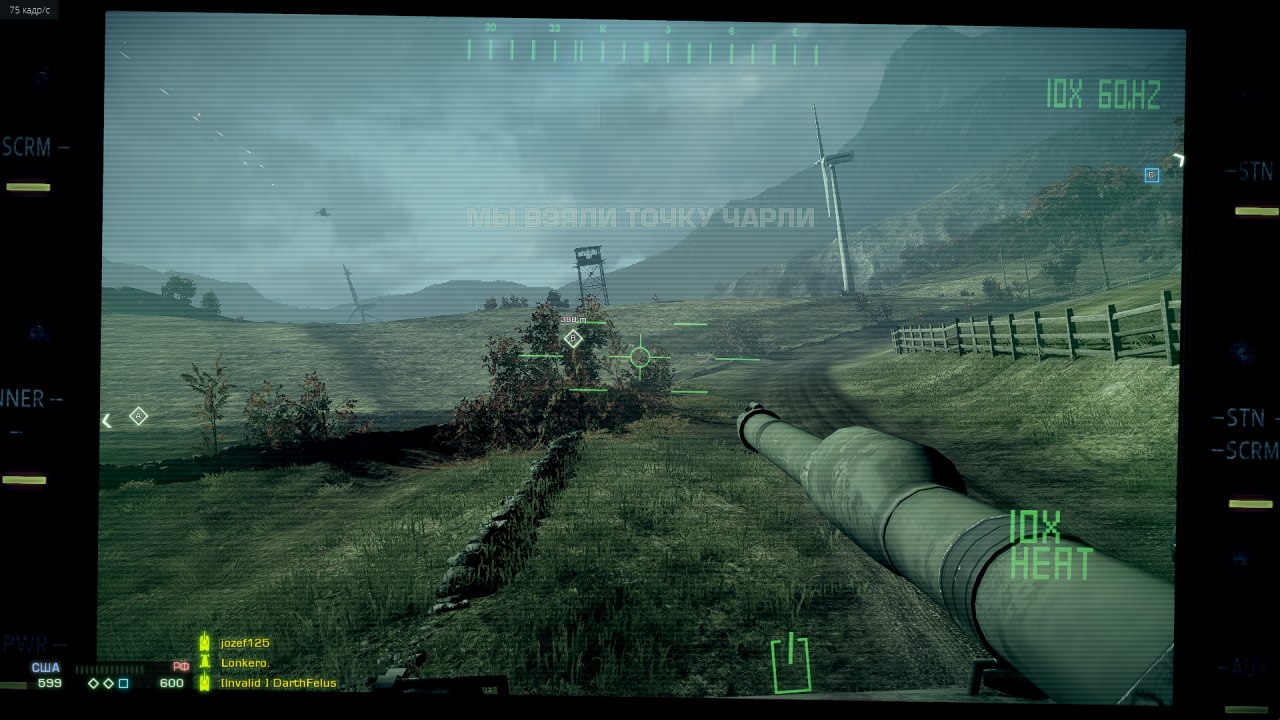Click the compass heading strip
The image size is (1280, 720).
642,50
